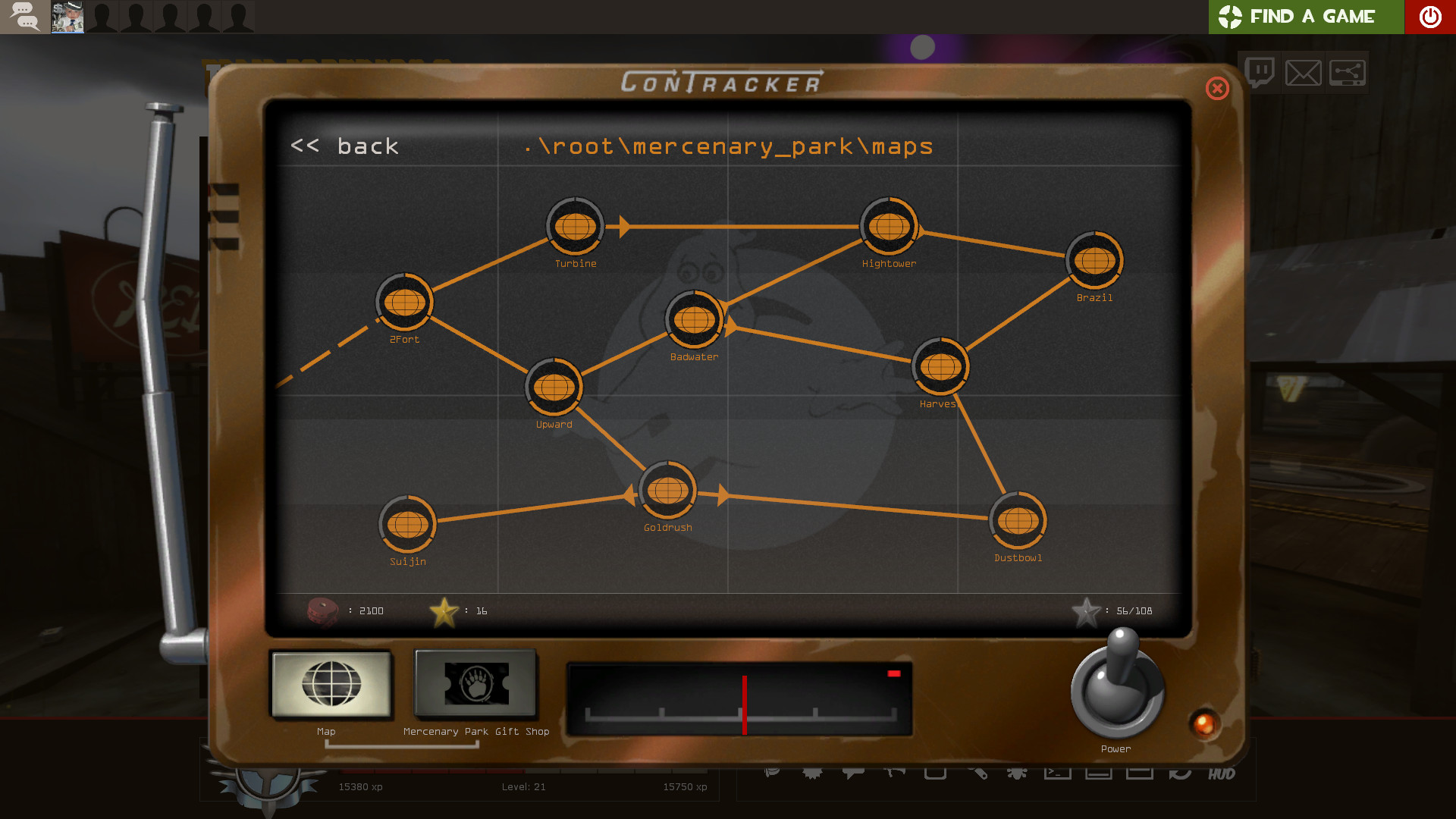
Task: Click the power button next to Find A Game
Action: coord(1430,17)
